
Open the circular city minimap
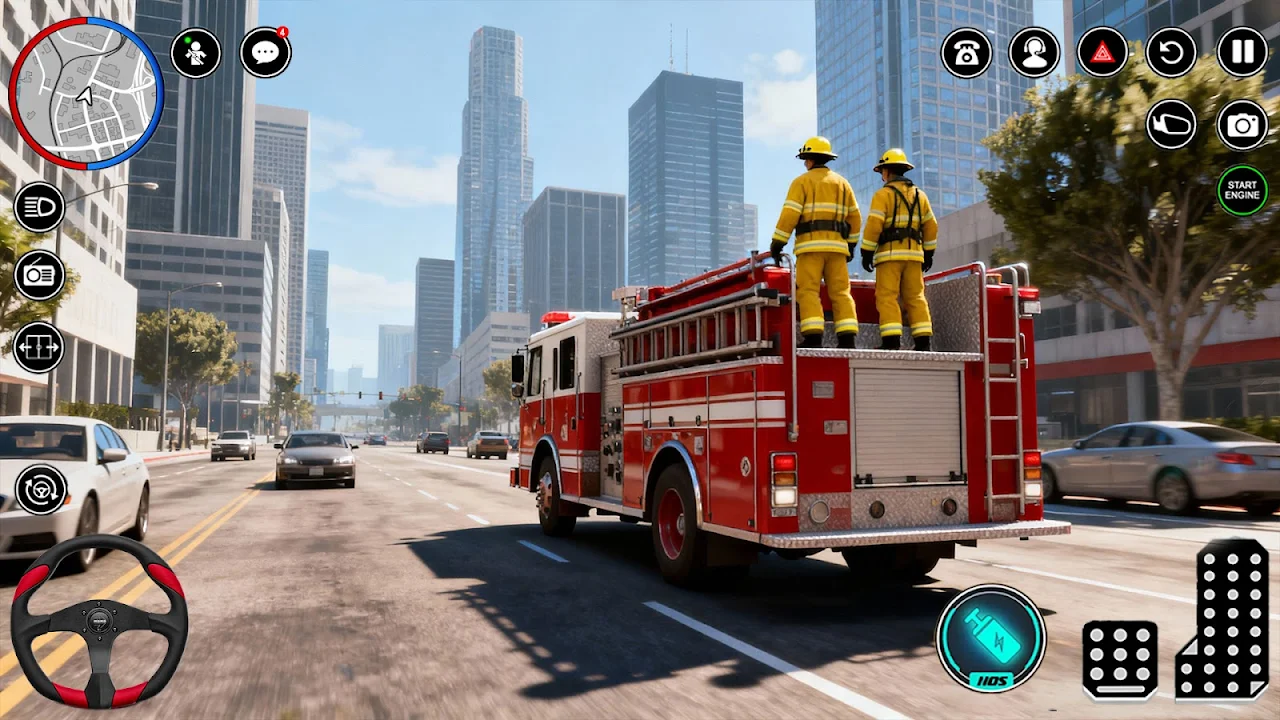coord(86,93)
